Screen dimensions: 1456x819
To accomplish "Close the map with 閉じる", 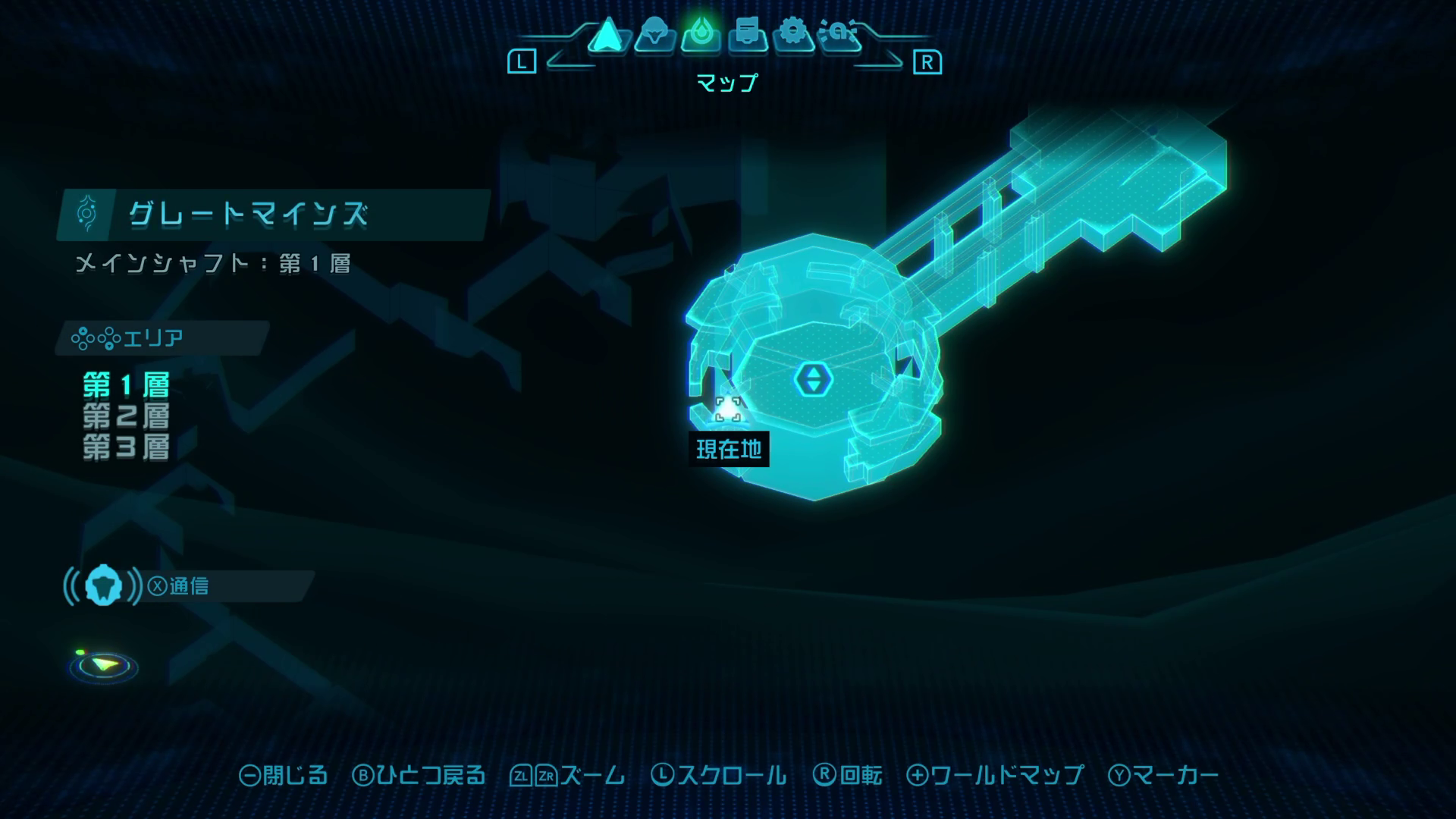I will (284, 775).
